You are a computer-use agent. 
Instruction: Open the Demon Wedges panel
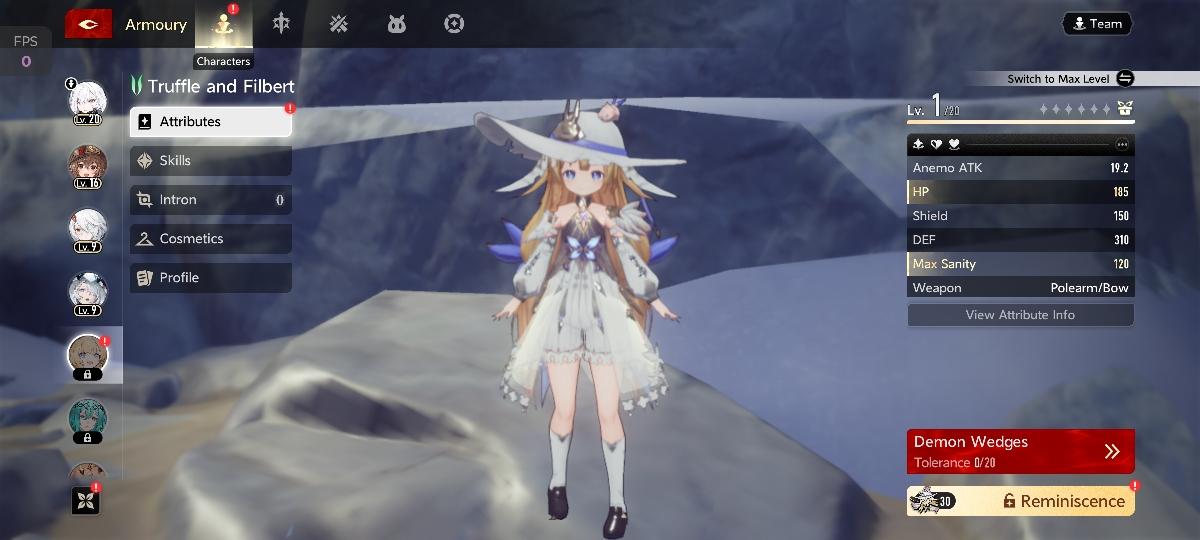[1020, 451]
